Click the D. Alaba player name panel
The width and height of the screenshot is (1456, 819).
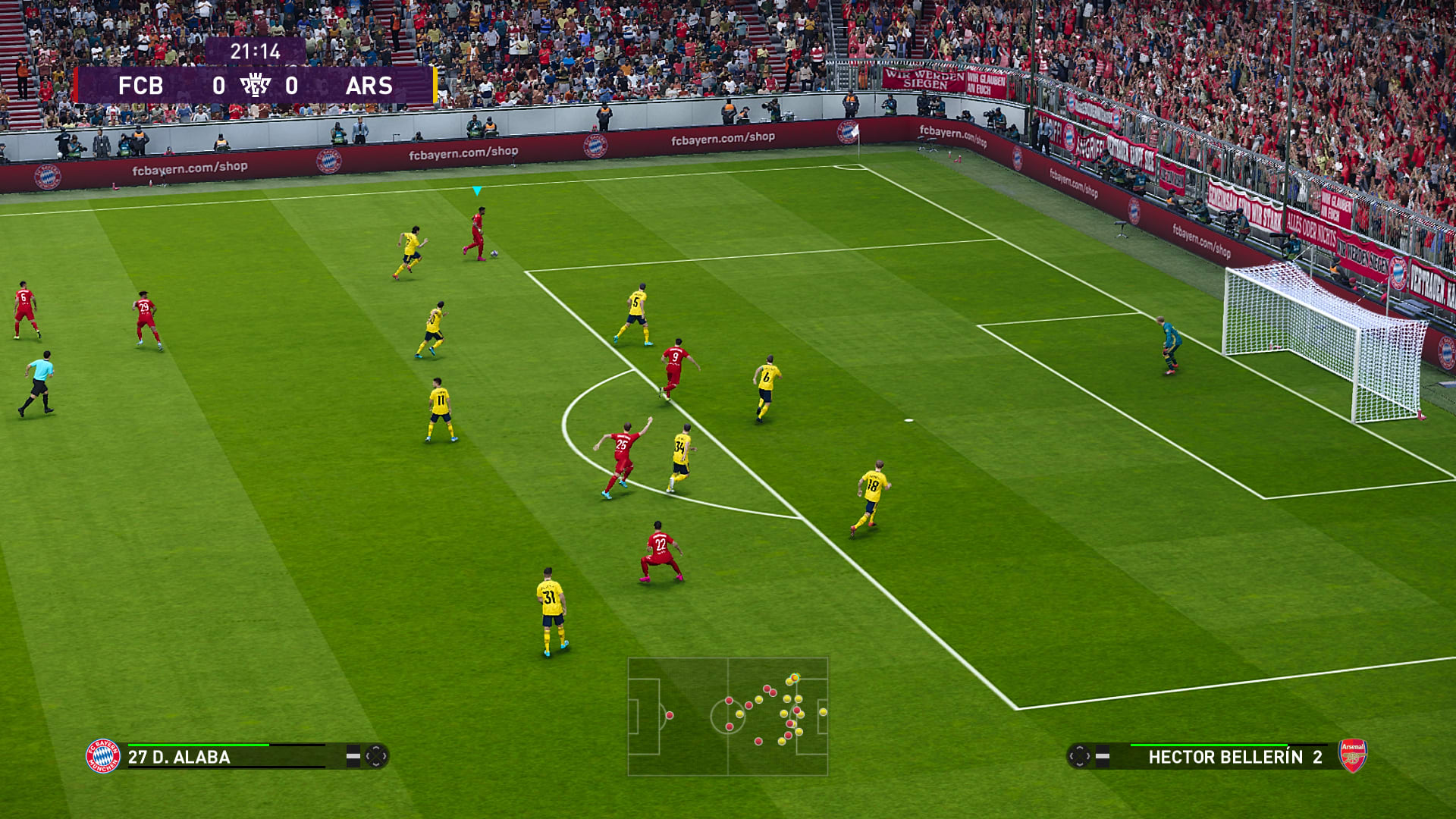click(227, 757)
